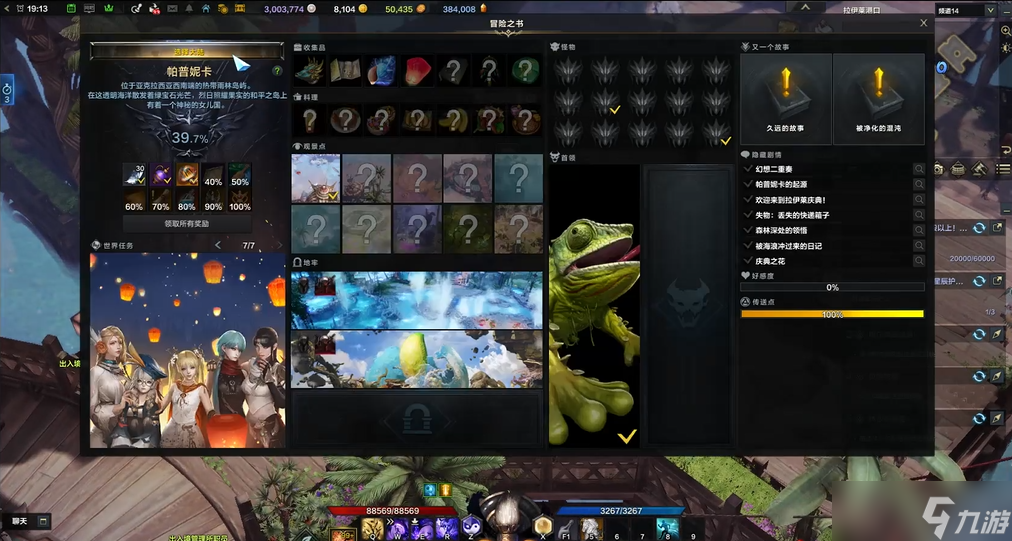This screenshot has height=541, width=1012.
Task: Select the dragon mask collectible
Action: coord(309,71)
